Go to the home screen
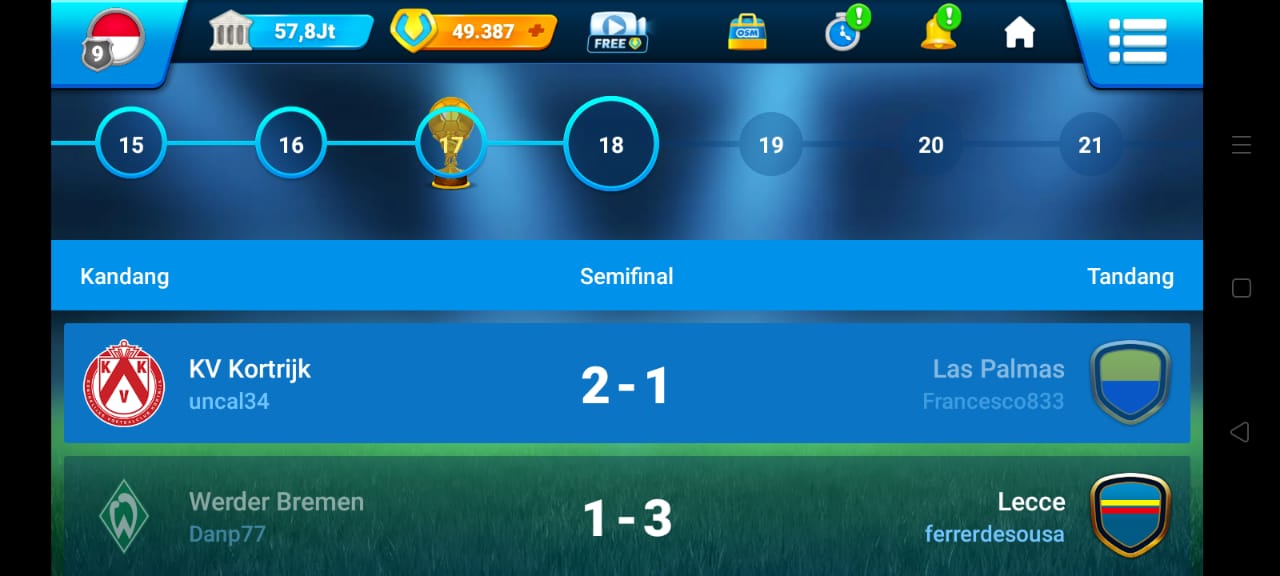 [1019, 33]
